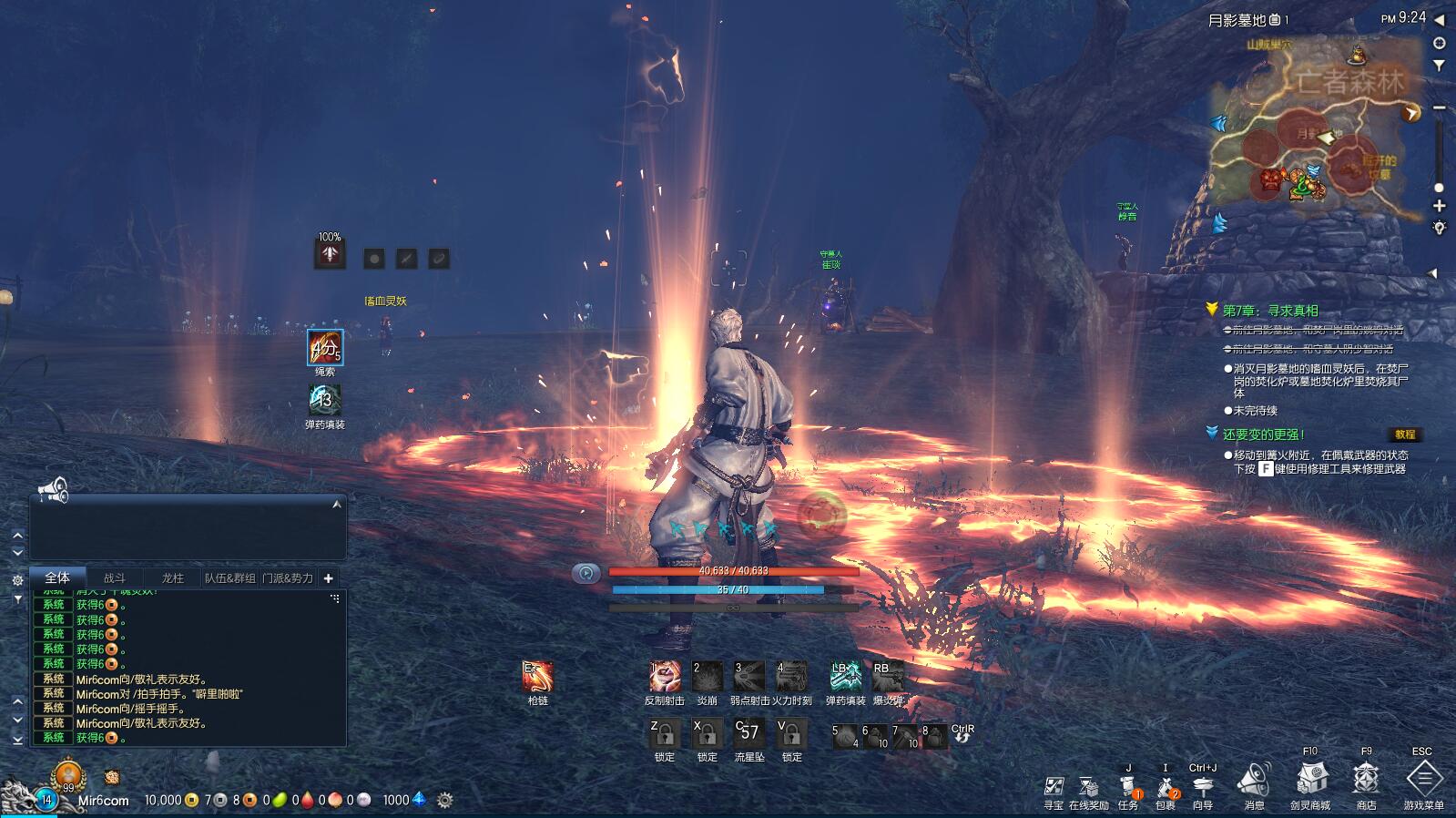The height and width of the screenshot is (818, 1456).
Task: Activate the 弹药填装 reload skill on hotbar
Action: point(846,677)
